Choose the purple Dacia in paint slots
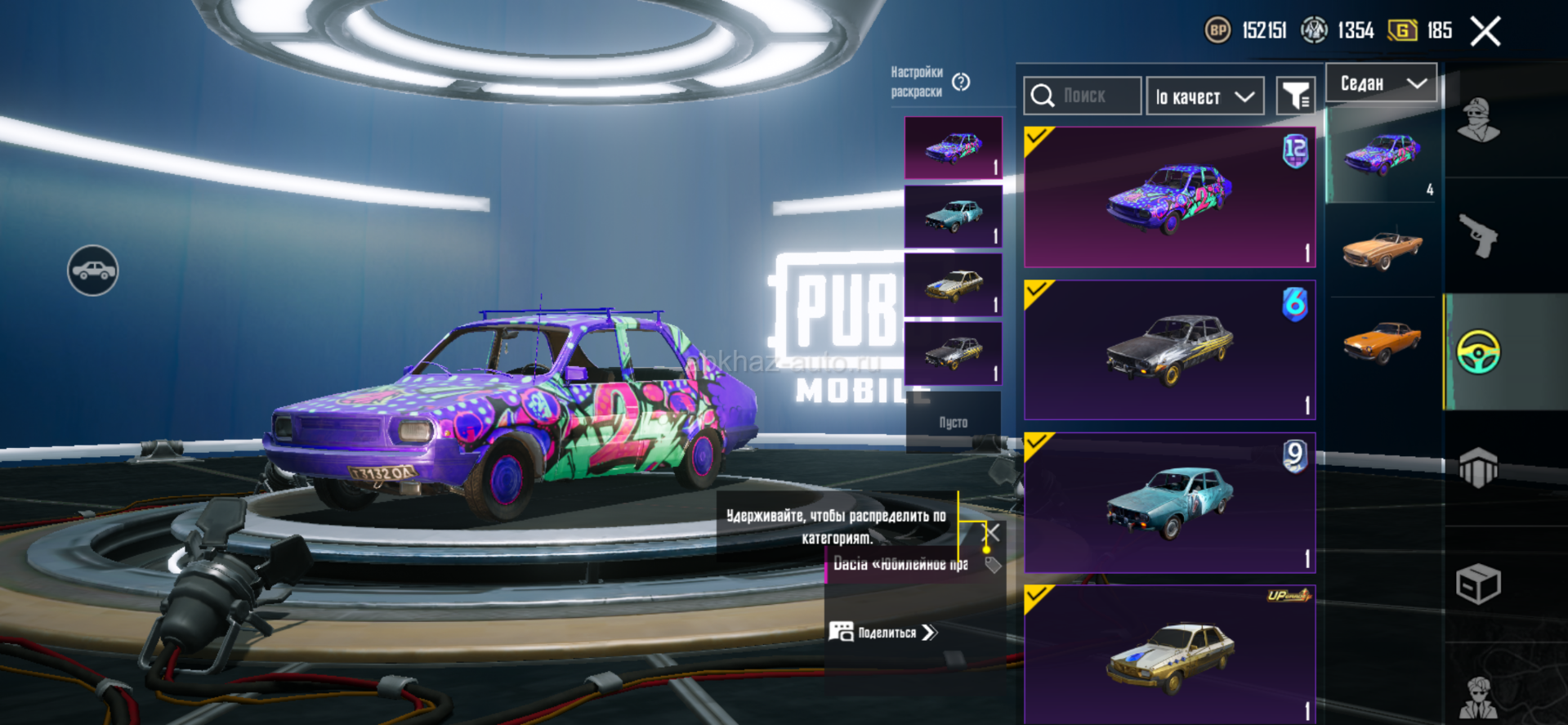The height and width of the screenshot is (725, 1568). pyautogui.click(x=953, y=148)
